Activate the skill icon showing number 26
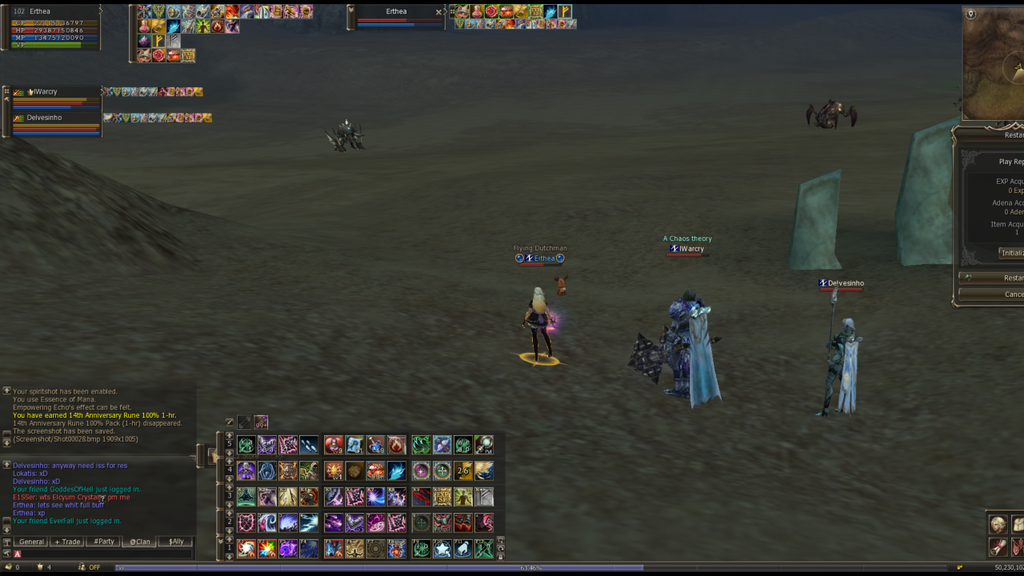Viewport: 1024px width, 576px height. click(x=463, y=471)
